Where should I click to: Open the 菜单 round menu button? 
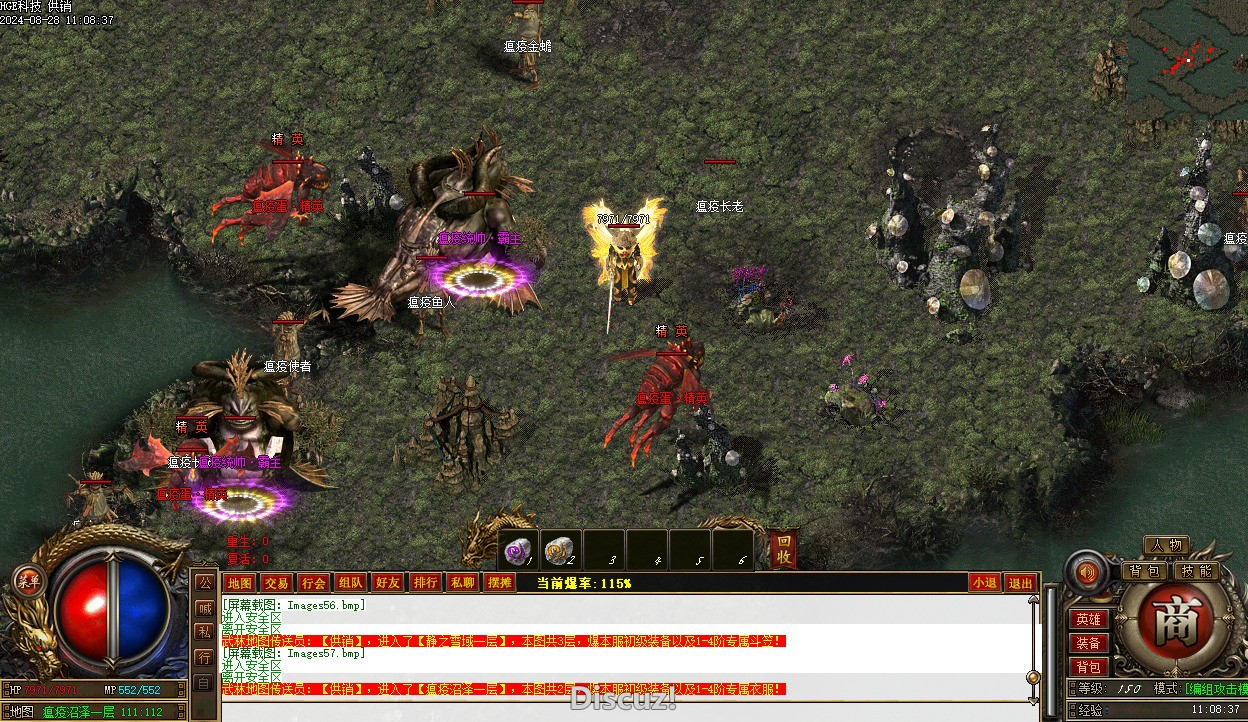28,581
